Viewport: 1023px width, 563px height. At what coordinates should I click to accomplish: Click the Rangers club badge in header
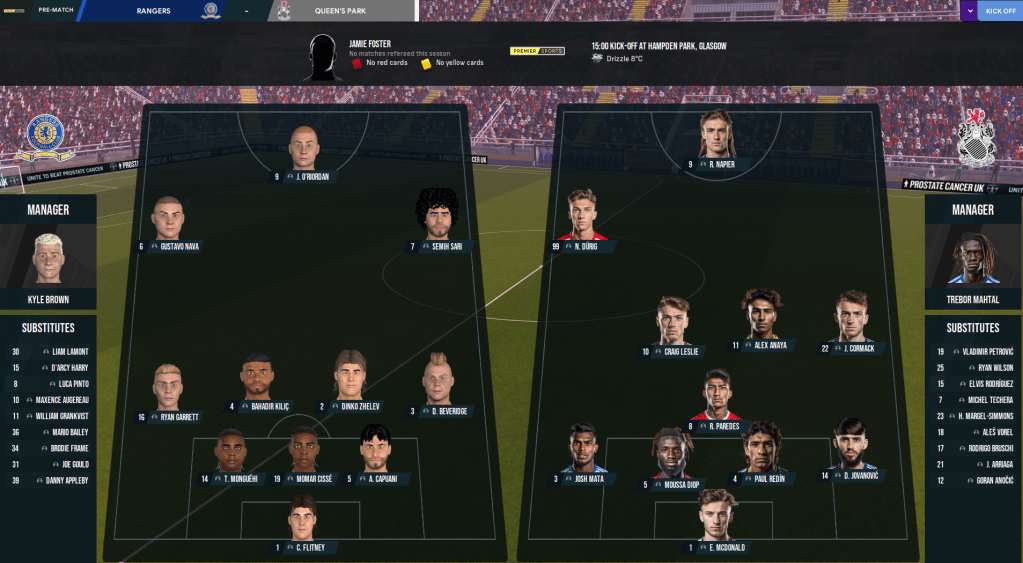click(x=210, y=11)
